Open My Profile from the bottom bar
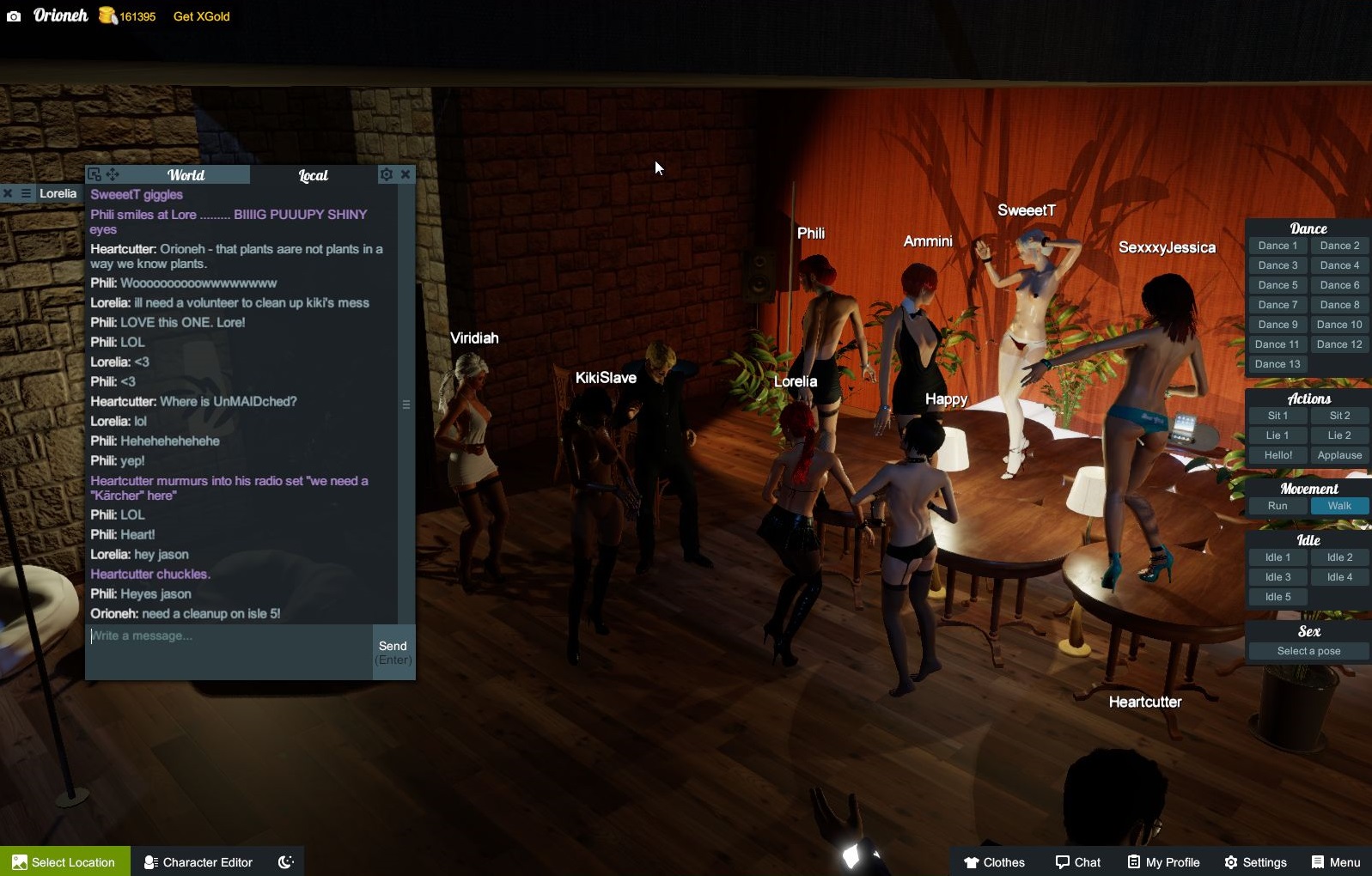This screenshot has height=876, width=1372. pyautogui.click(x=1163, y=861)
